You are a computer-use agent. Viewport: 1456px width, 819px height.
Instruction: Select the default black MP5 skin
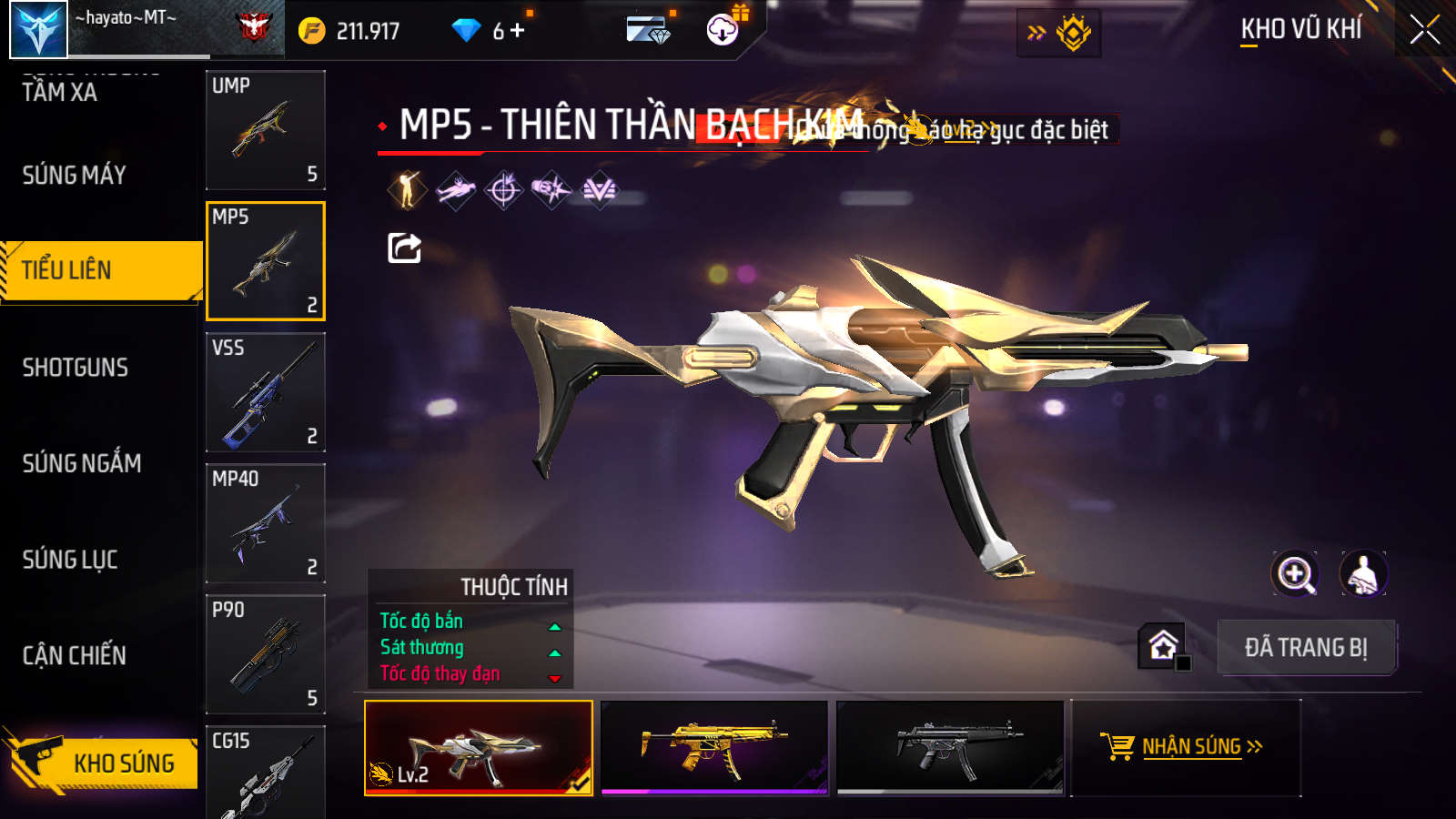[950, 747]
